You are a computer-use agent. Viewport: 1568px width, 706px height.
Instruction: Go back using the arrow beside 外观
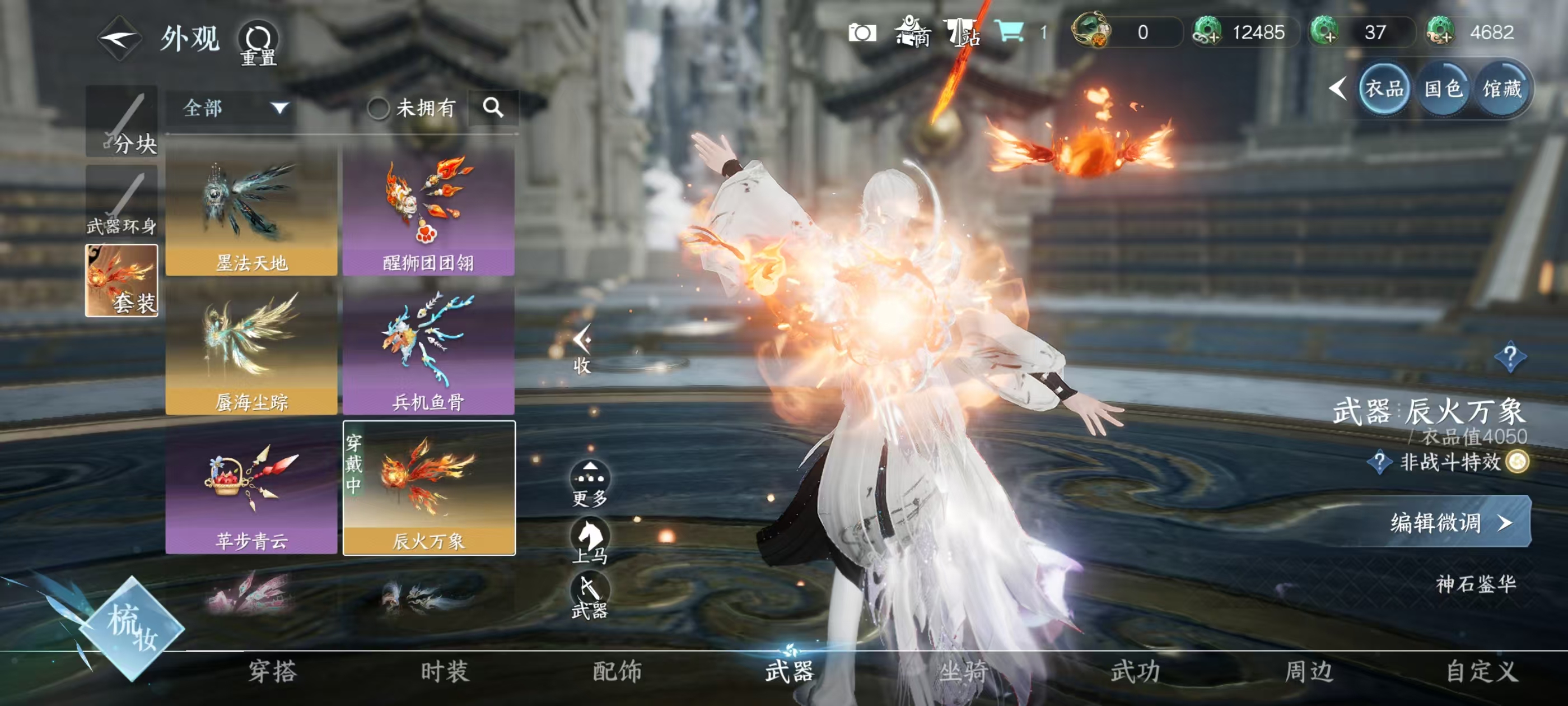click(119, 39)
